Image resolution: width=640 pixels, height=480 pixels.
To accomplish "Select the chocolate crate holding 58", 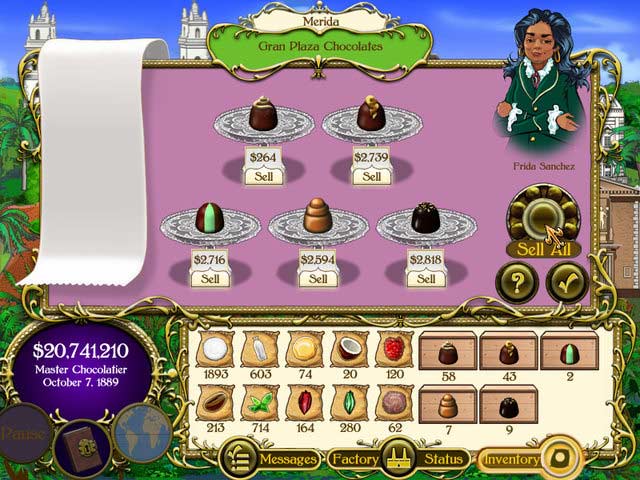I will click(449, 352).
